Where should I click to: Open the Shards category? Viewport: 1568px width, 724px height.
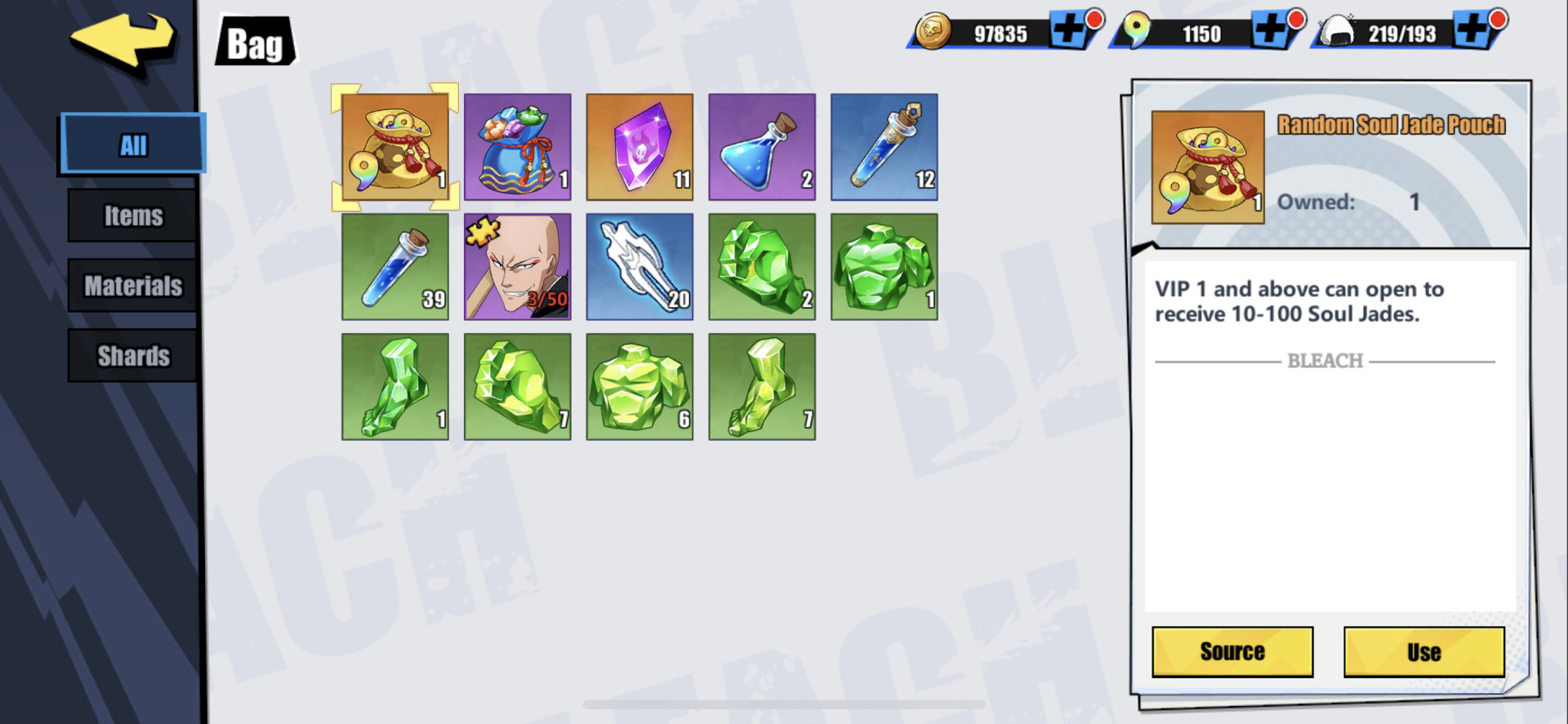point(131,355)
